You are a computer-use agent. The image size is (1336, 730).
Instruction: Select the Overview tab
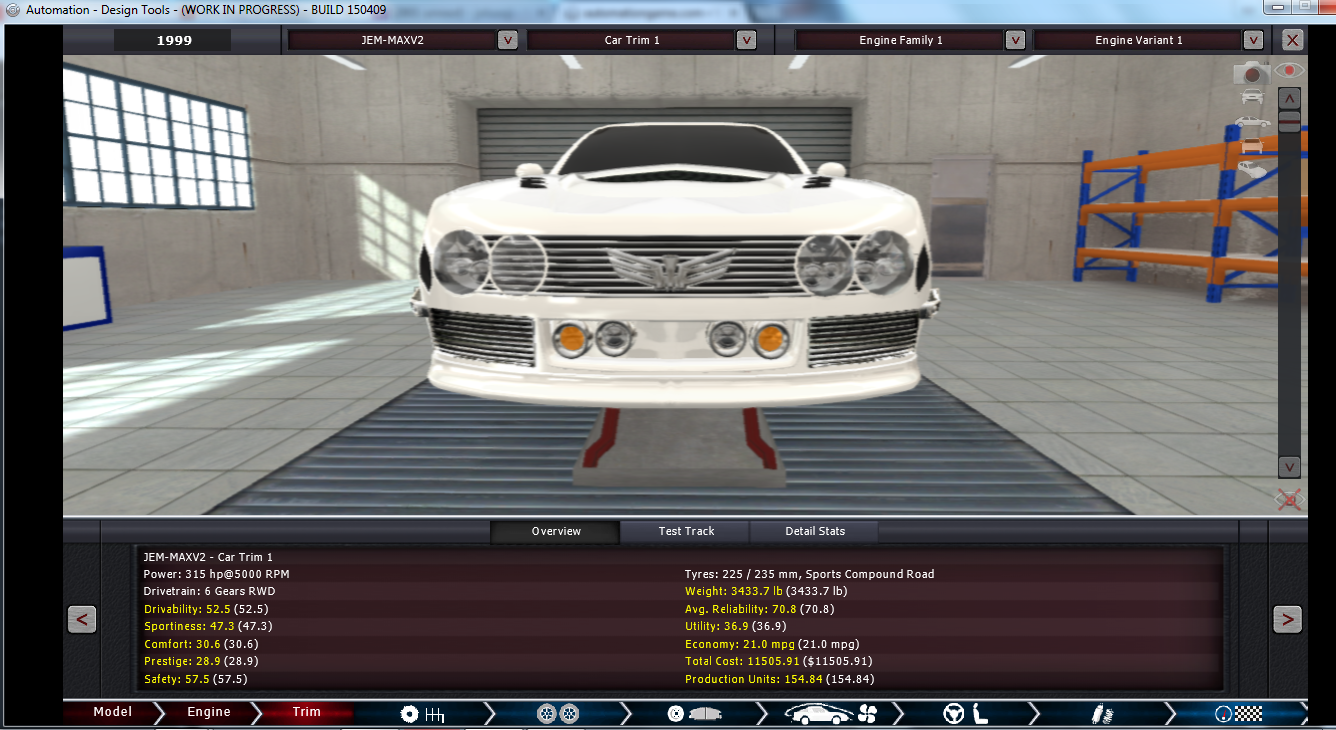556,531
